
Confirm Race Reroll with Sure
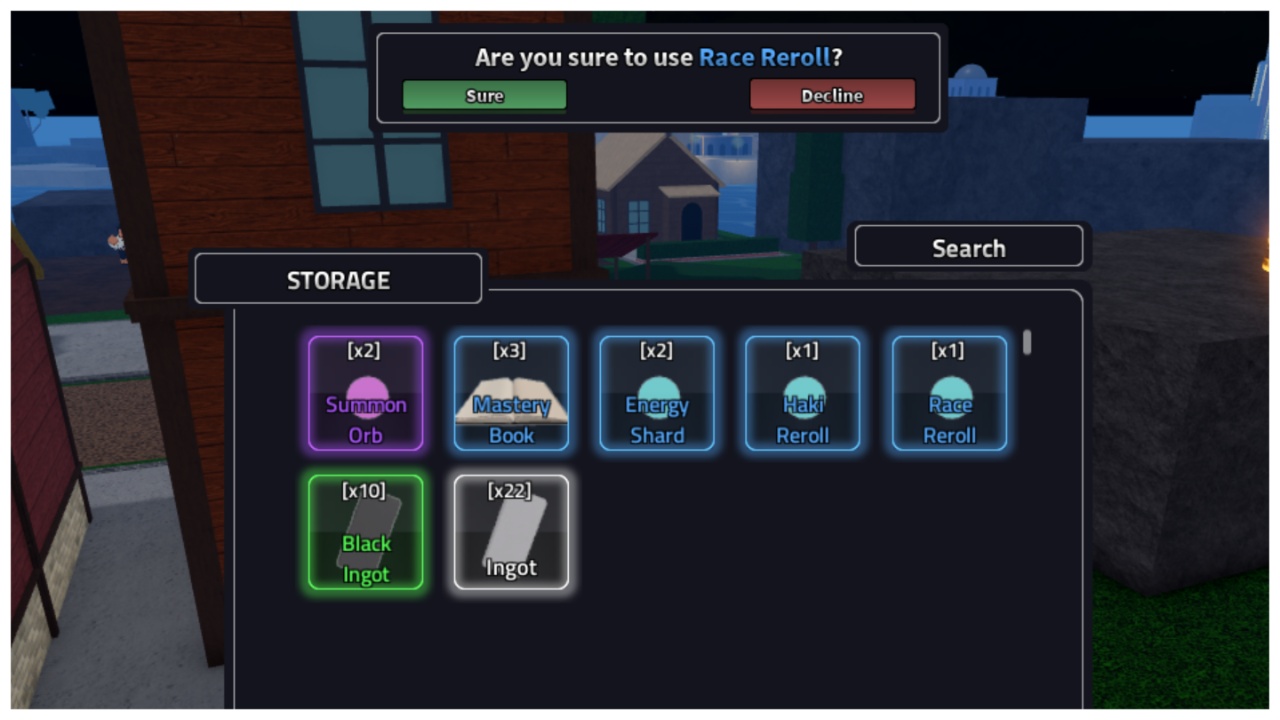[484, 95]
